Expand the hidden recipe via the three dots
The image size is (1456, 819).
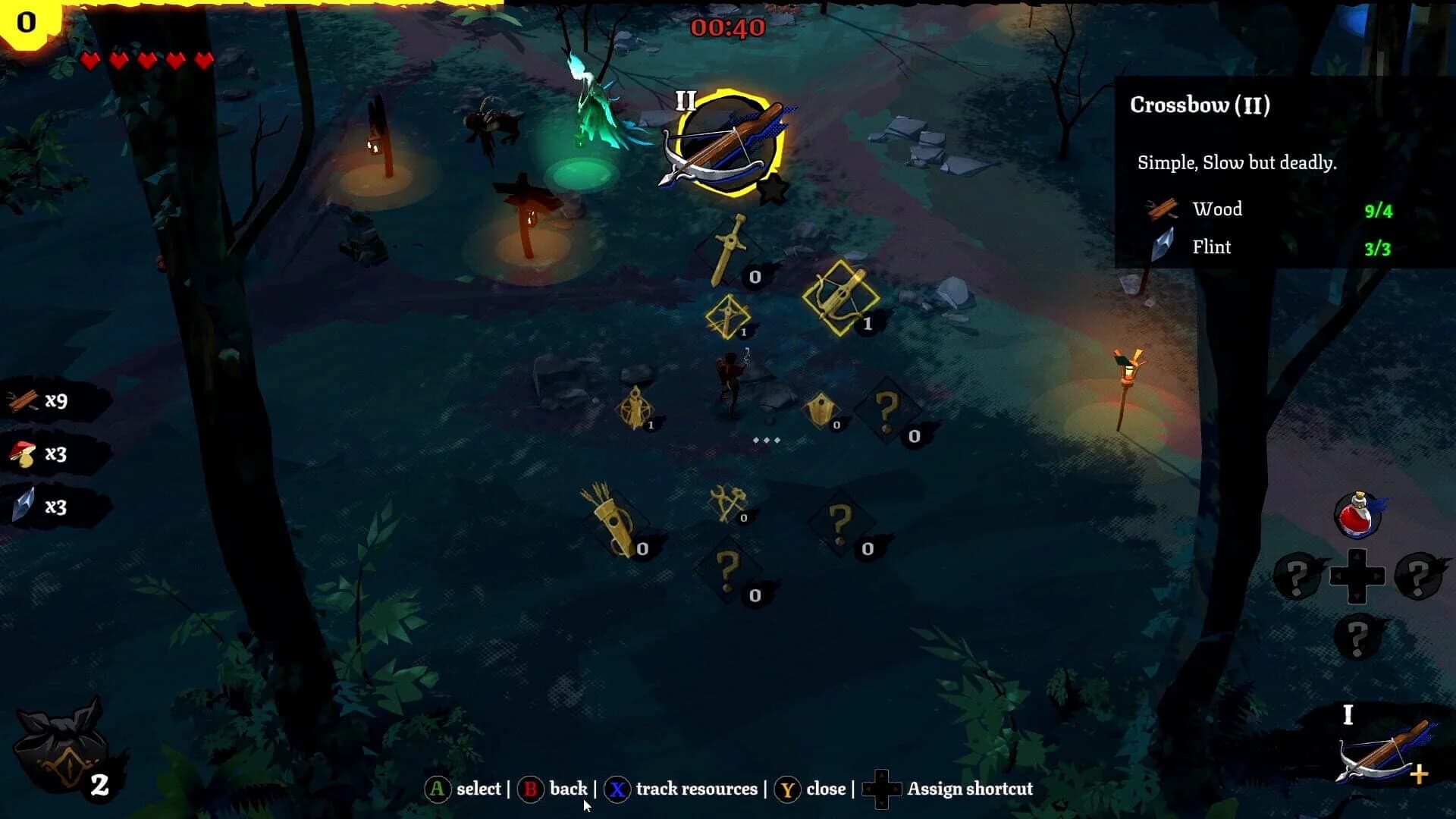(x=766, y=438)
